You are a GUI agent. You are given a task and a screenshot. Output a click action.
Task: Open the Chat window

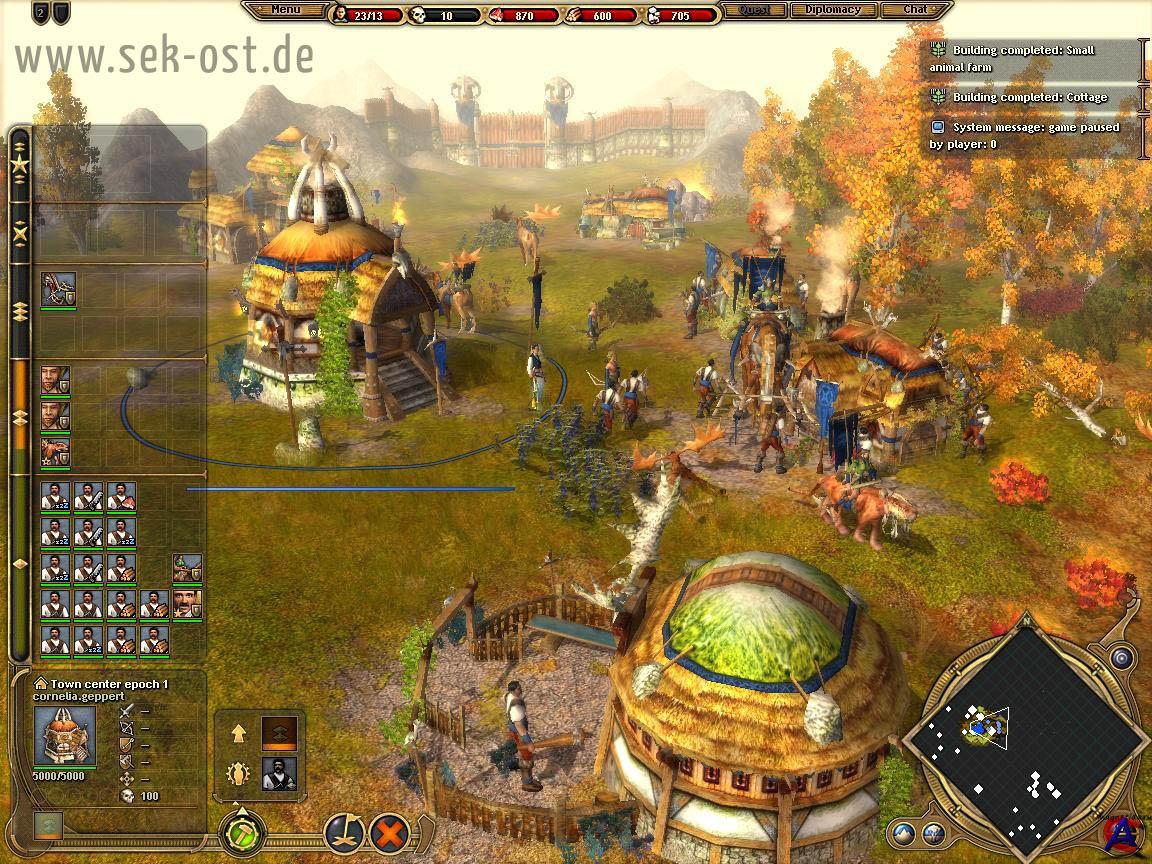[x=915, y=10]
